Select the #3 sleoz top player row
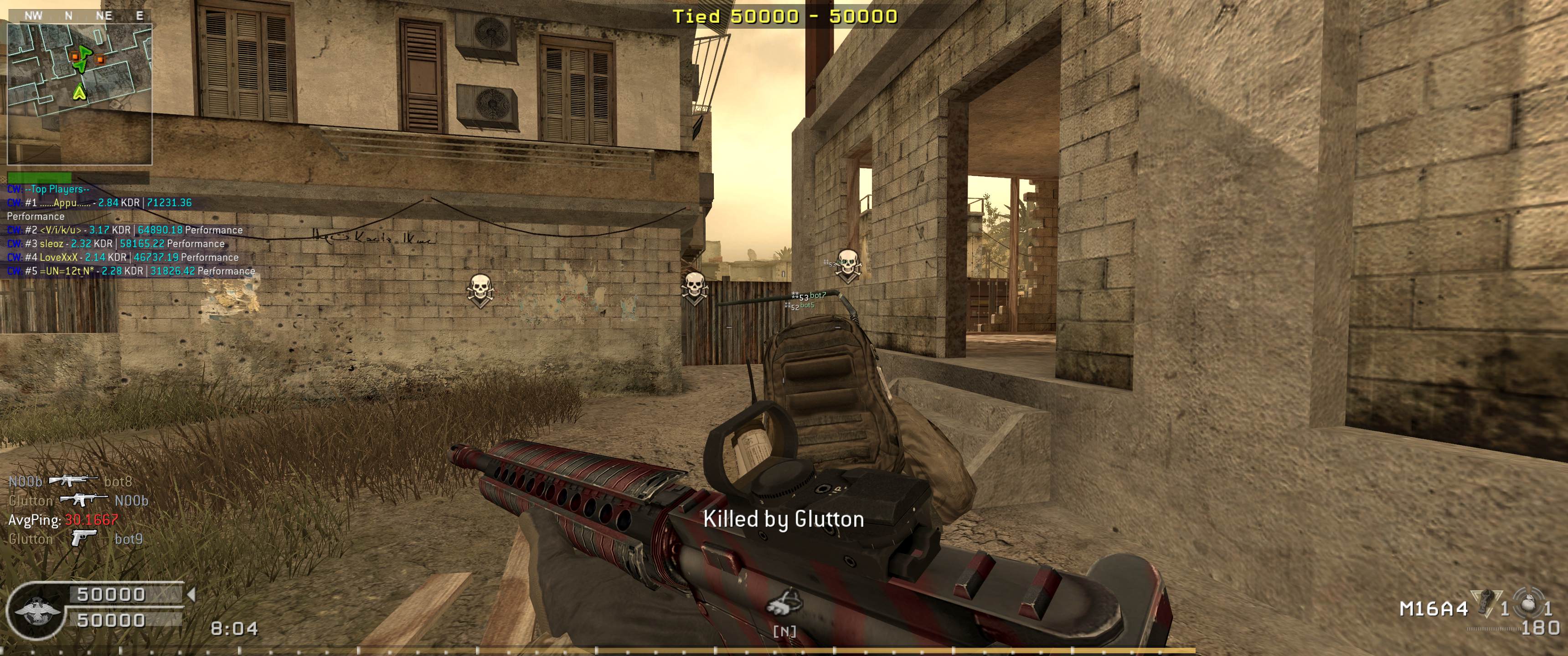1568x656 pixels. coord(116,243)
